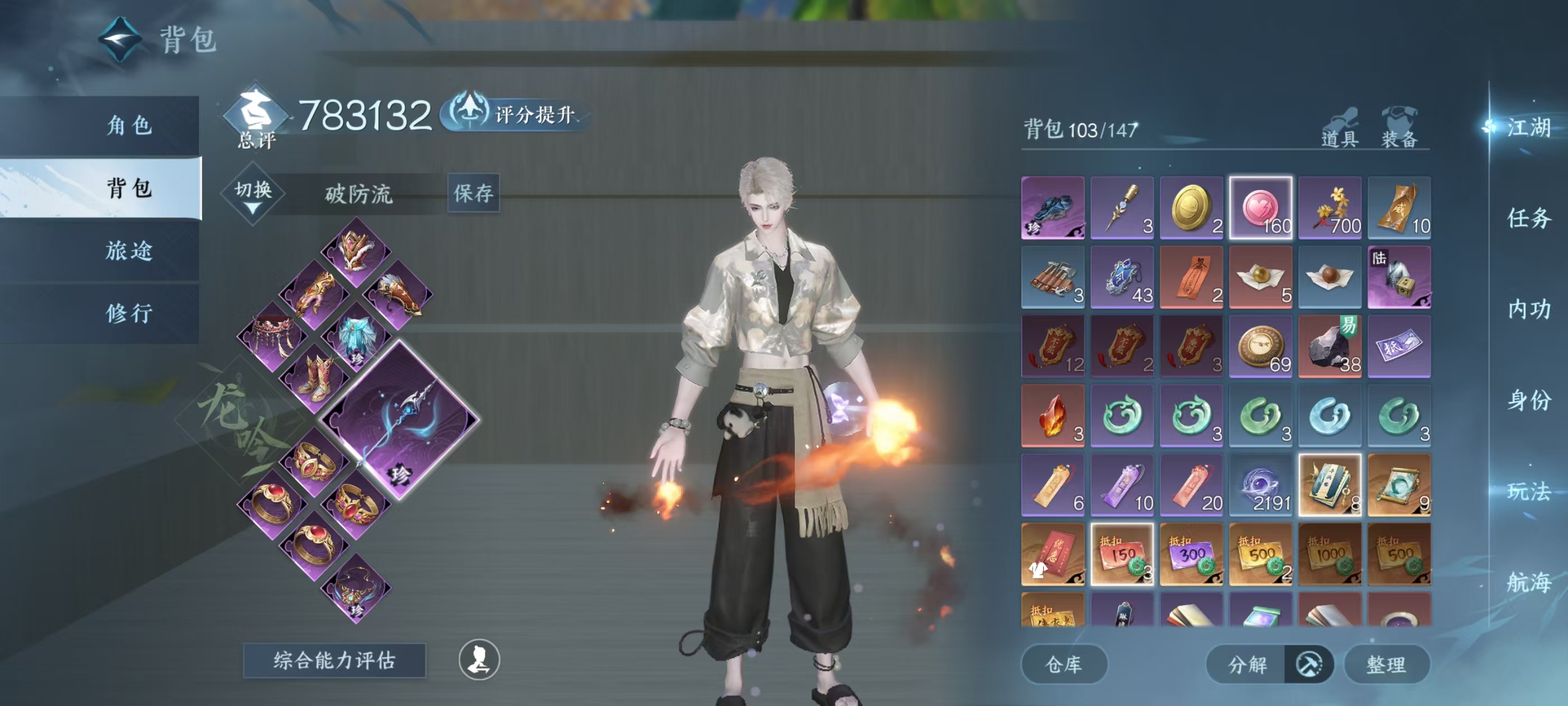Open the 仓库 warehouse
This screenshot has height=706, width=1568.
coord(1063,664)
